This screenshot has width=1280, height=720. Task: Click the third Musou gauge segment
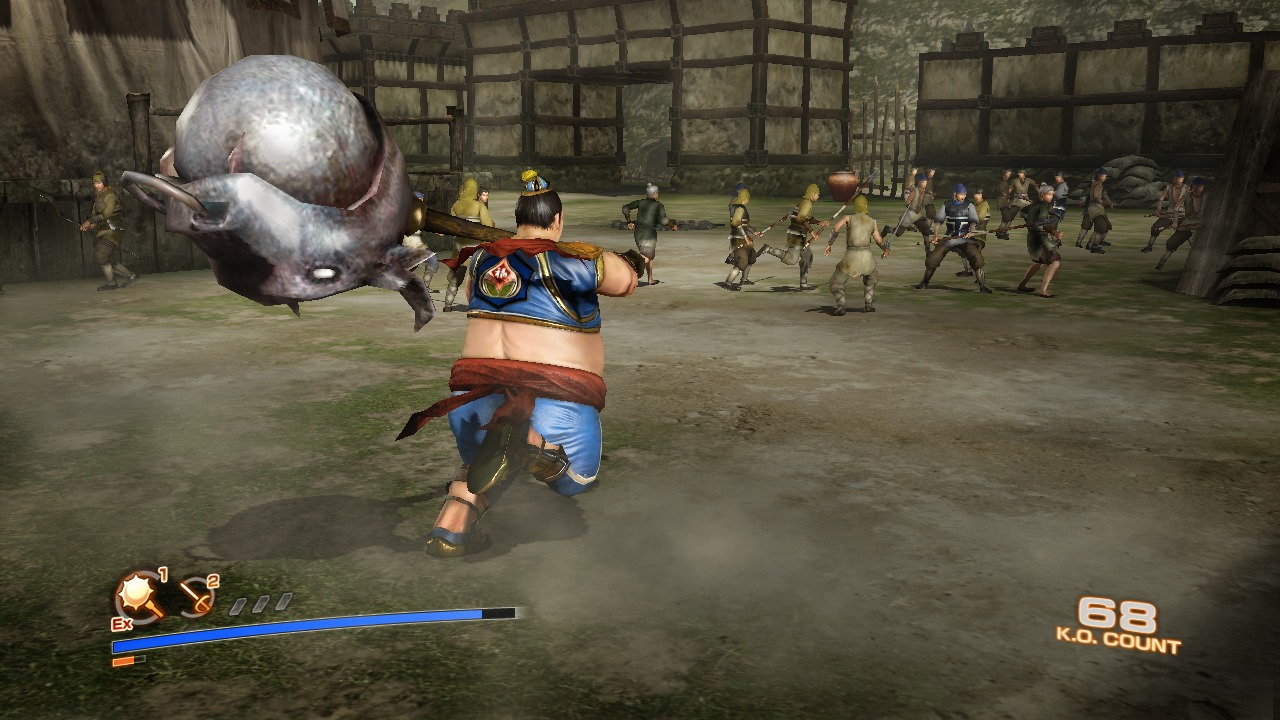coord(283,600)
